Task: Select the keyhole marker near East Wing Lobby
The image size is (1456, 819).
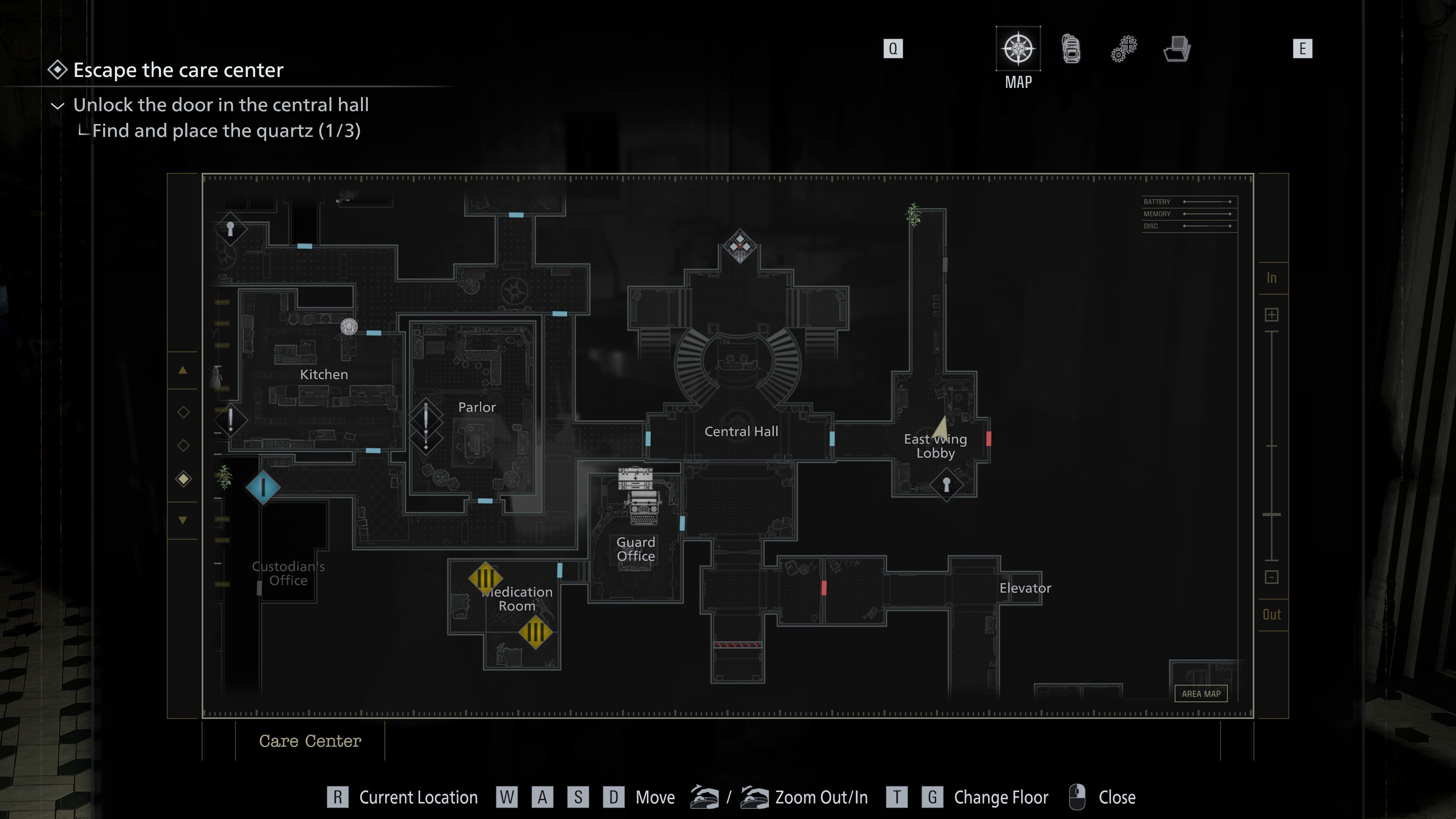Action: [946, 485]
